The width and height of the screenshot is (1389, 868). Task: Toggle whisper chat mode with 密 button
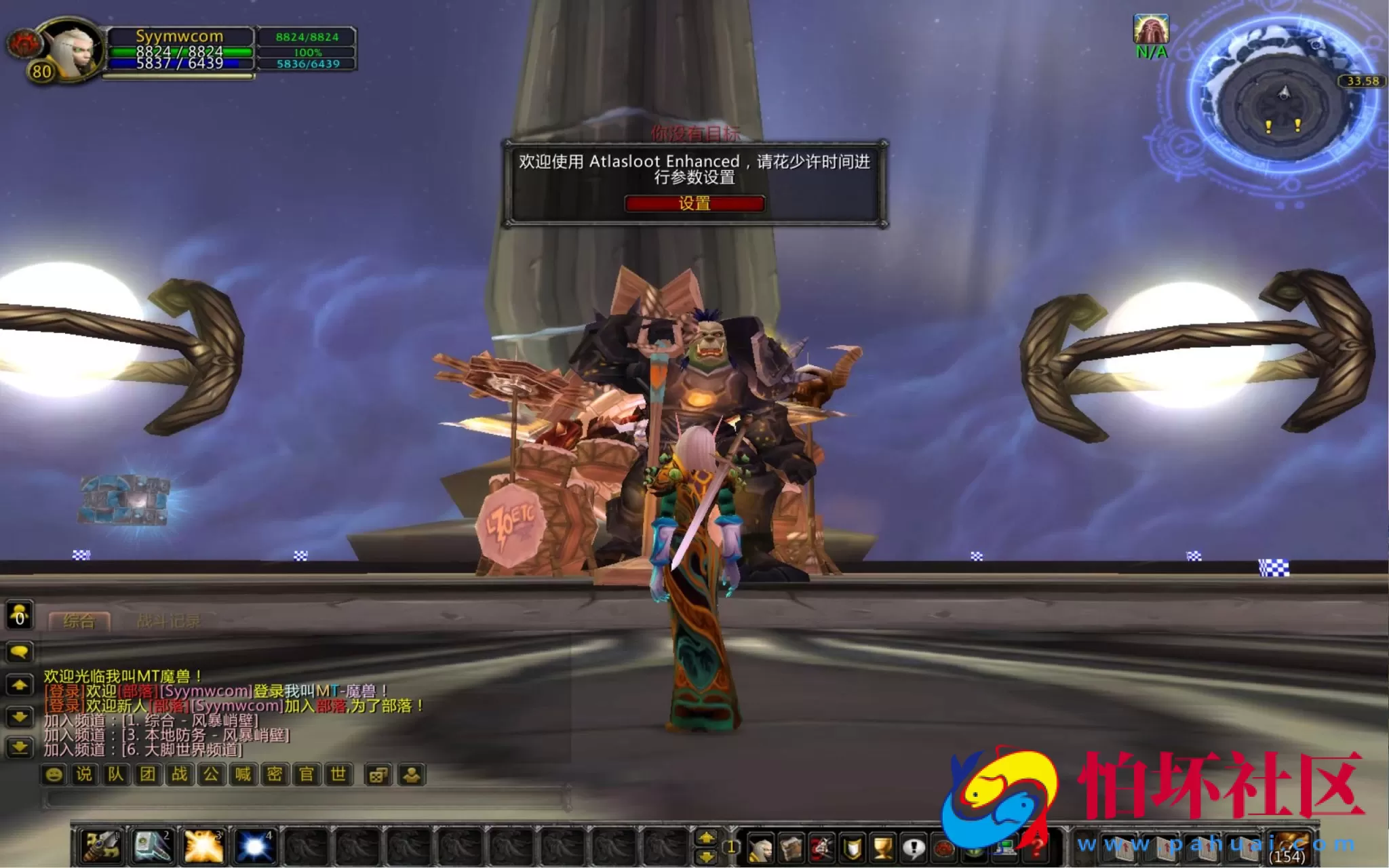[x=276, y=773]
